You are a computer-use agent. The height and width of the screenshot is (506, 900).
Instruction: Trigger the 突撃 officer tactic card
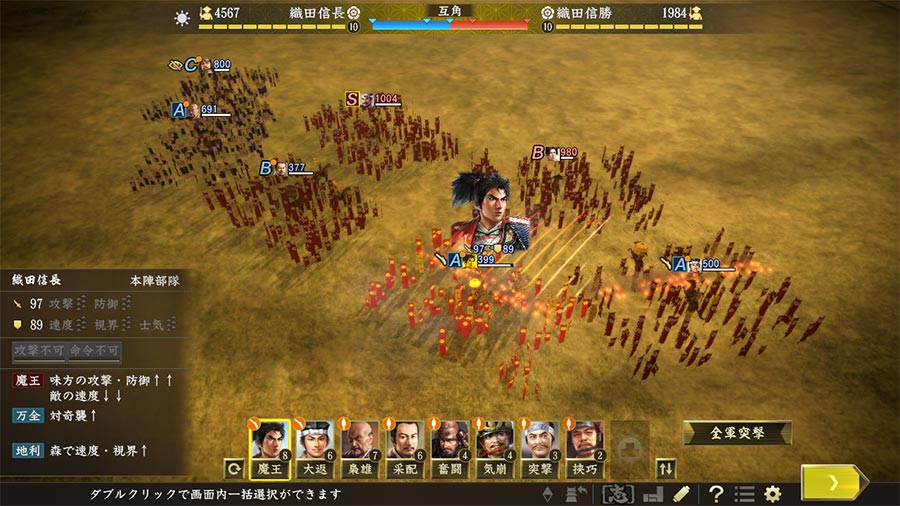tap(540, 449)
